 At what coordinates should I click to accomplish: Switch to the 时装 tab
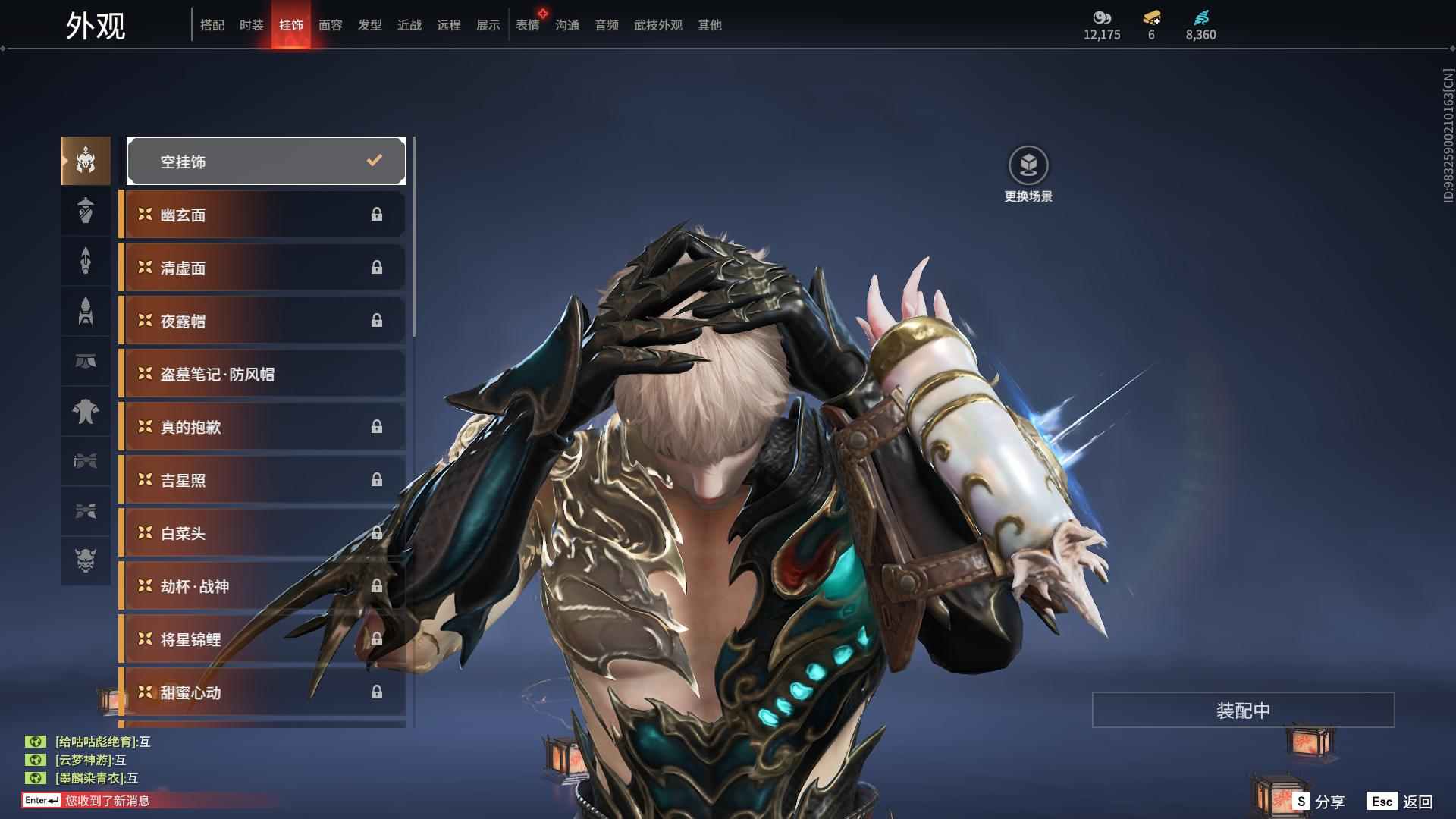(251, 25)
